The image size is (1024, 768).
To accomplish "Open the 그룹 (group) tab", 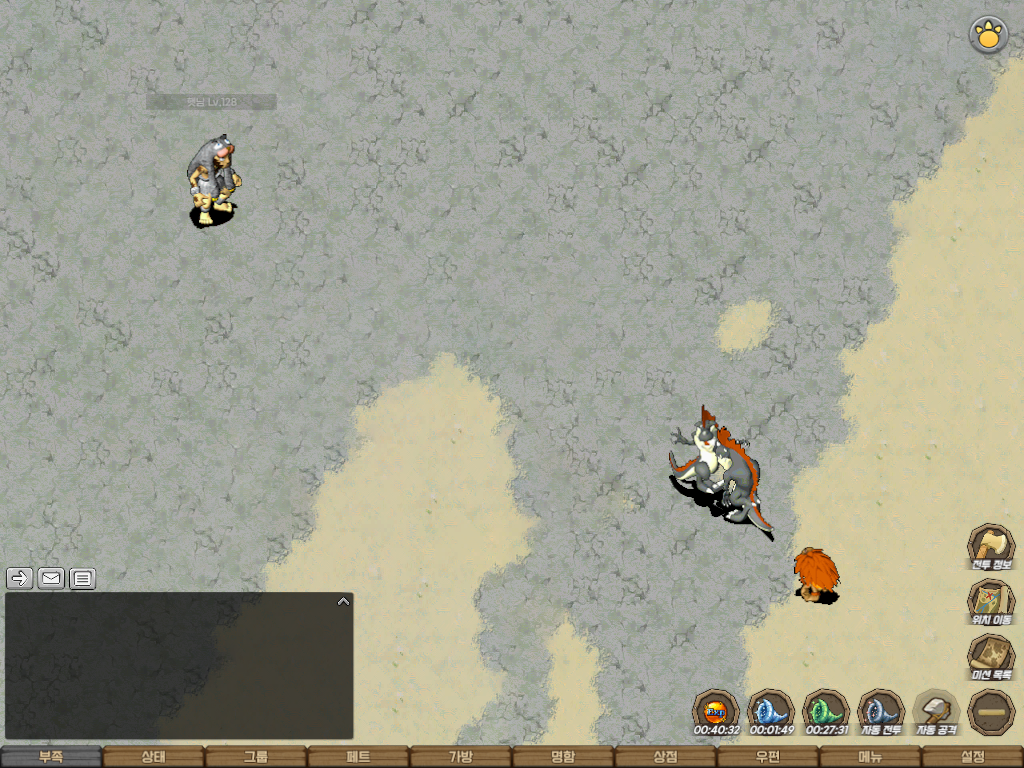I will [256, 757].
